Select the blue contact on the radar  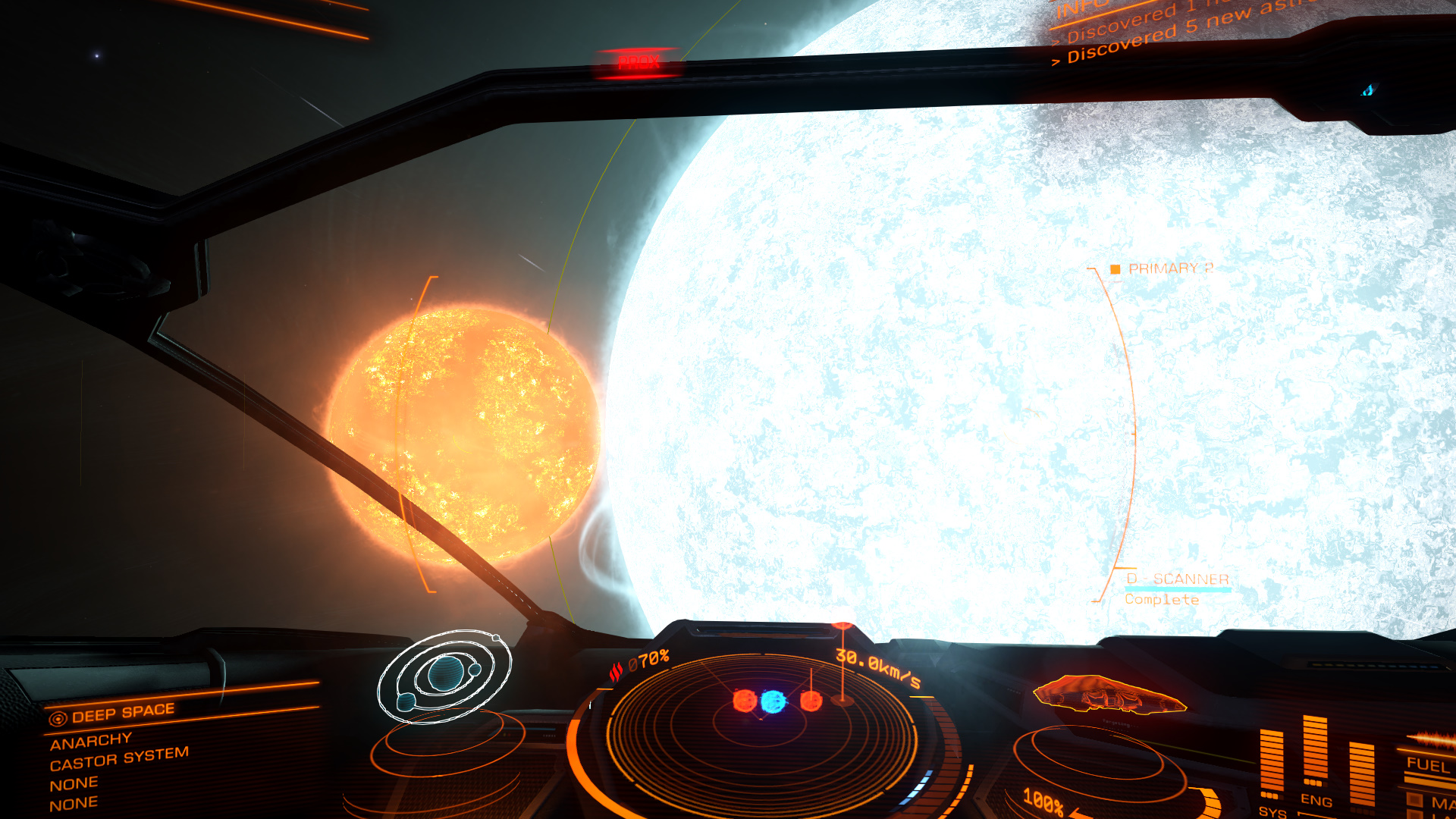point(773,701)
